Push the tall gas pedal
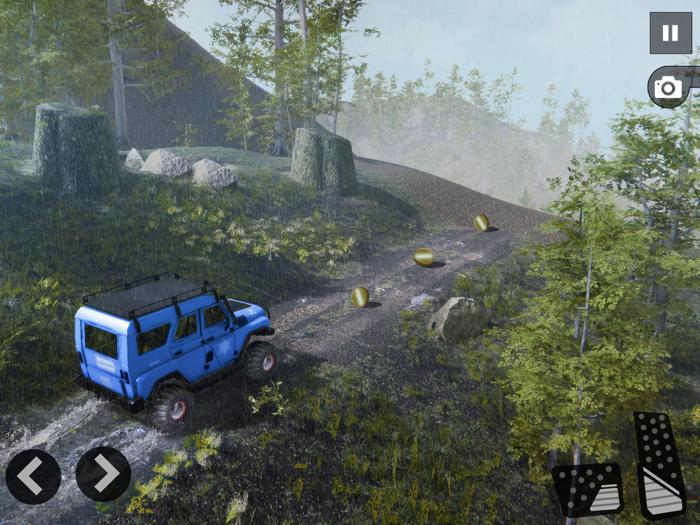Screen dimensions: 700x525 660,464
